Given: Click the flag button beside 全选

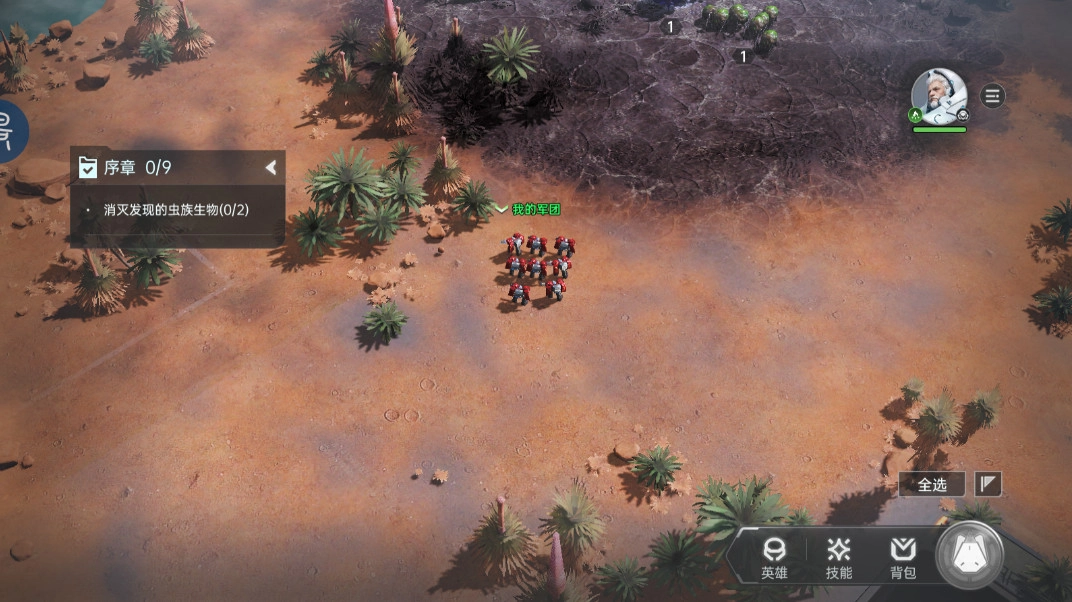Looking at the screenshot, I should [x=988, y=484].
